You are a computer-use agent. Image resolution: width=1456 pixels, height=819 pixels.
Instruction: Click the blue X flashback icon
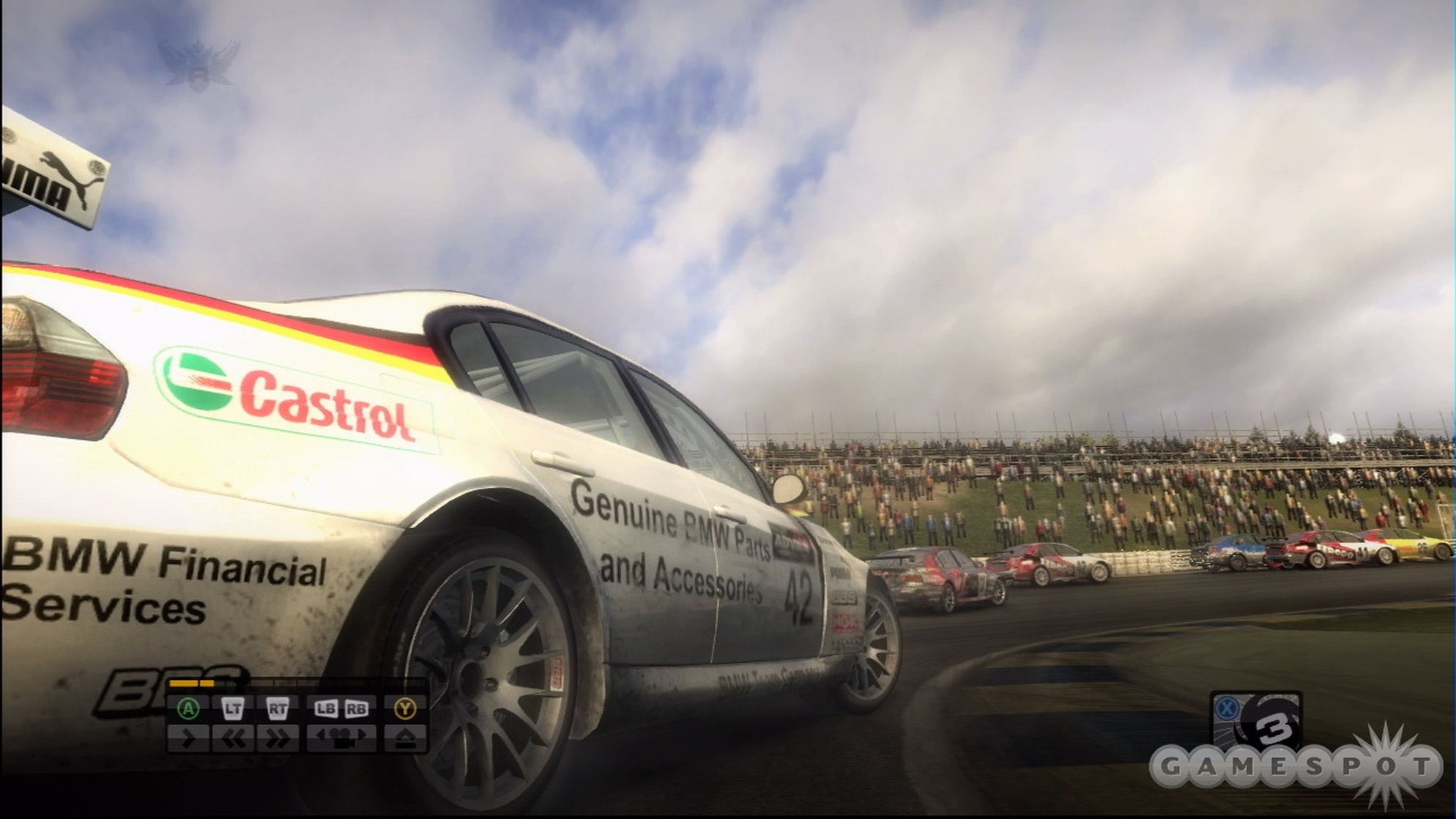click(x=1228, y=709)
